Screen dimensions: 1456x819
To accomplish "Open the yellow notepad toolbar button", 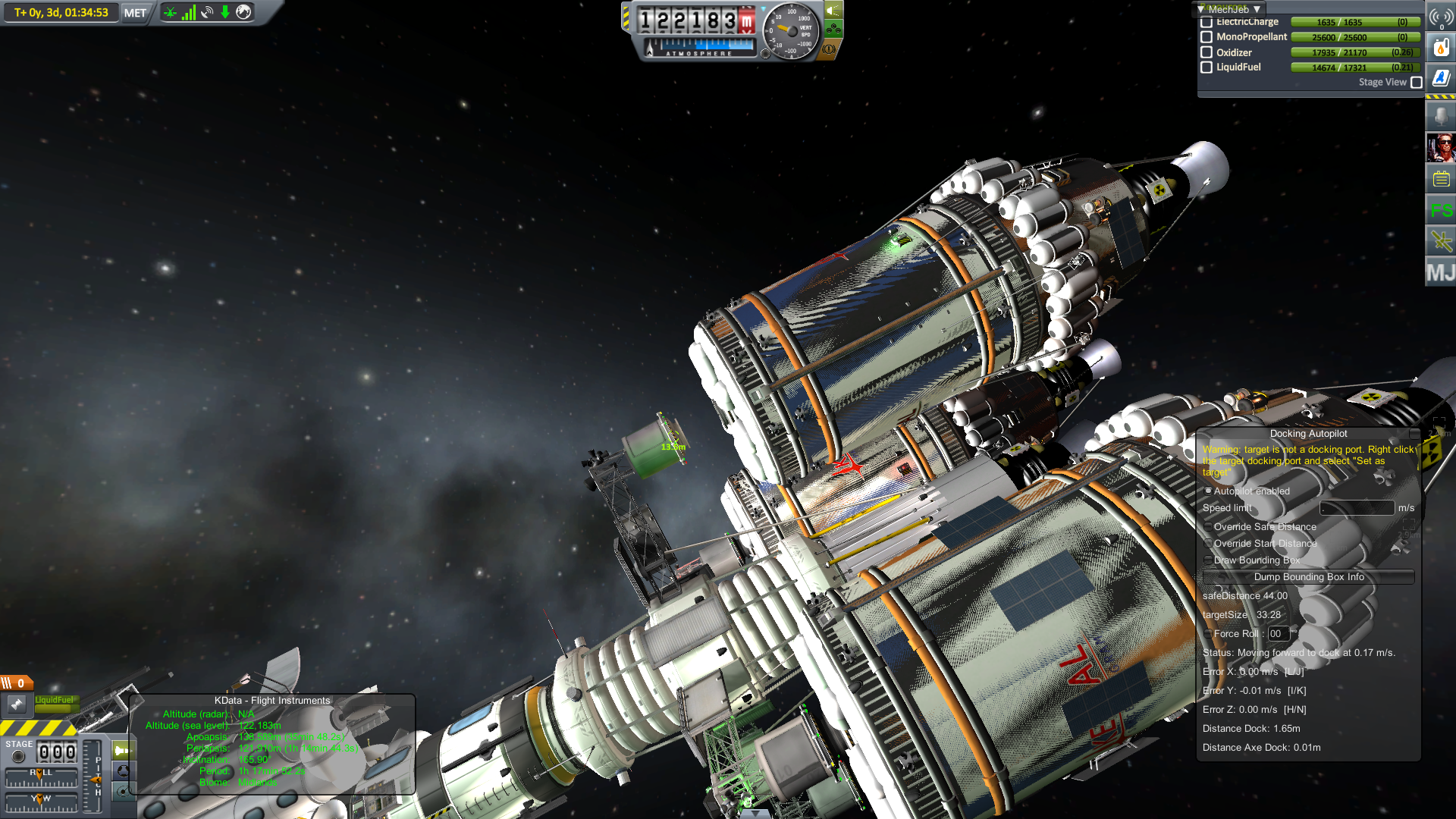I will tap(1441, 180).
